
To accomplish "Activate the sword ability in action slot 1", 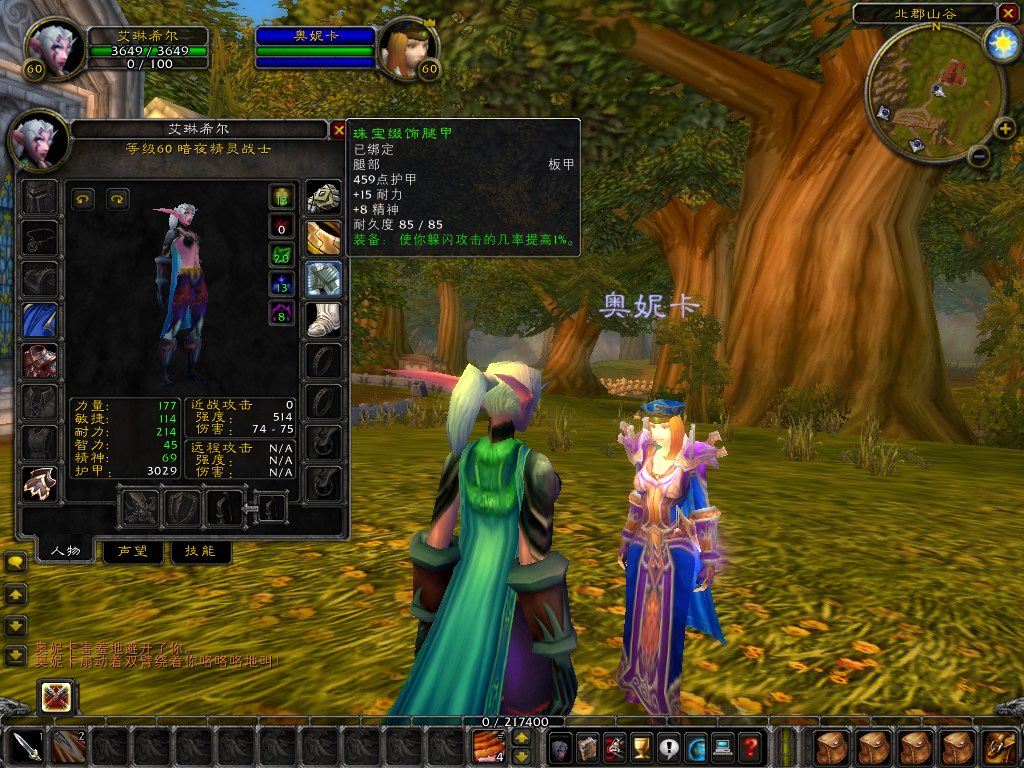I will 26,746.
